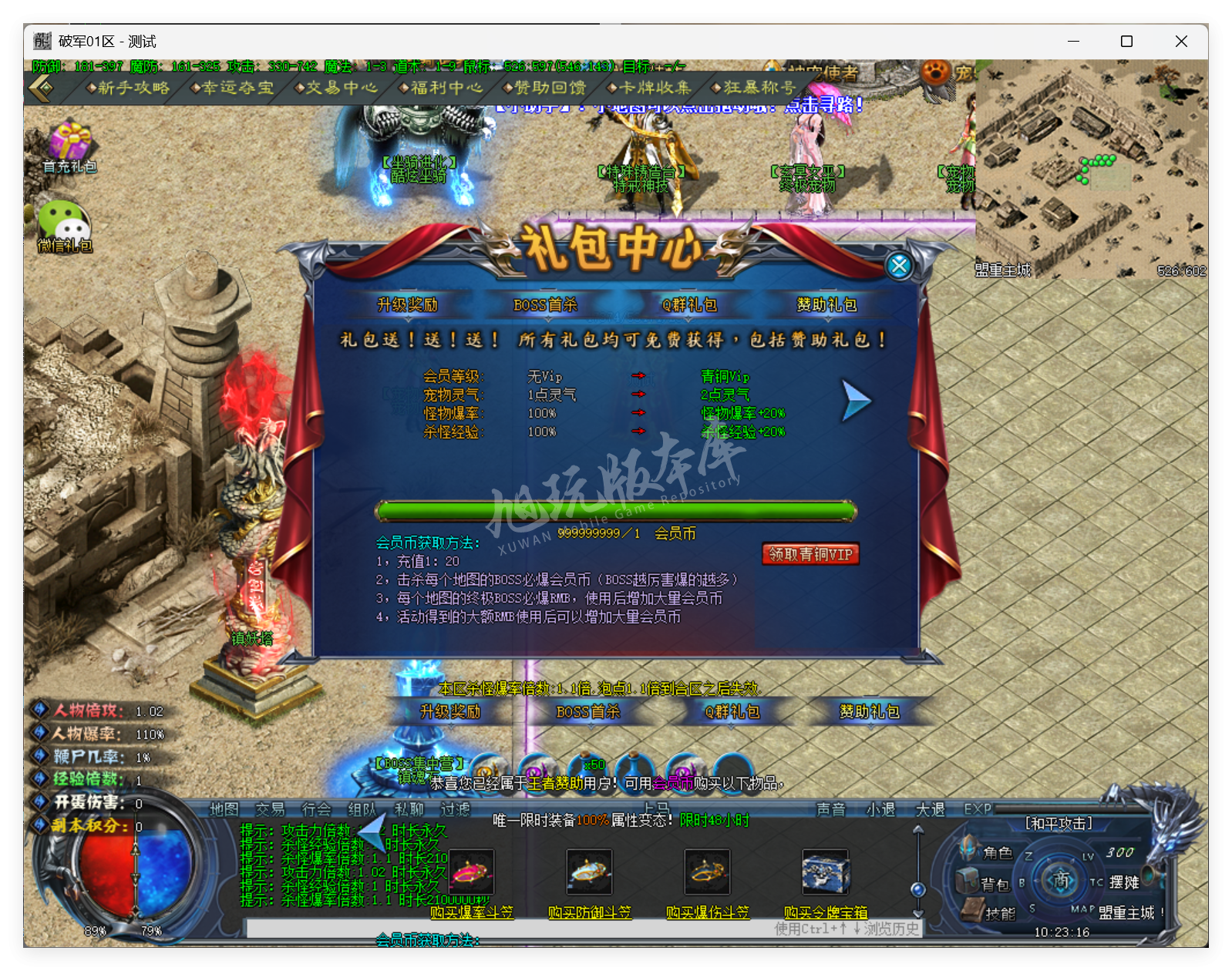Toggle the 过滤 chat filter
Viewport: 1232px width, 971px height.
(x=455, y=810)
